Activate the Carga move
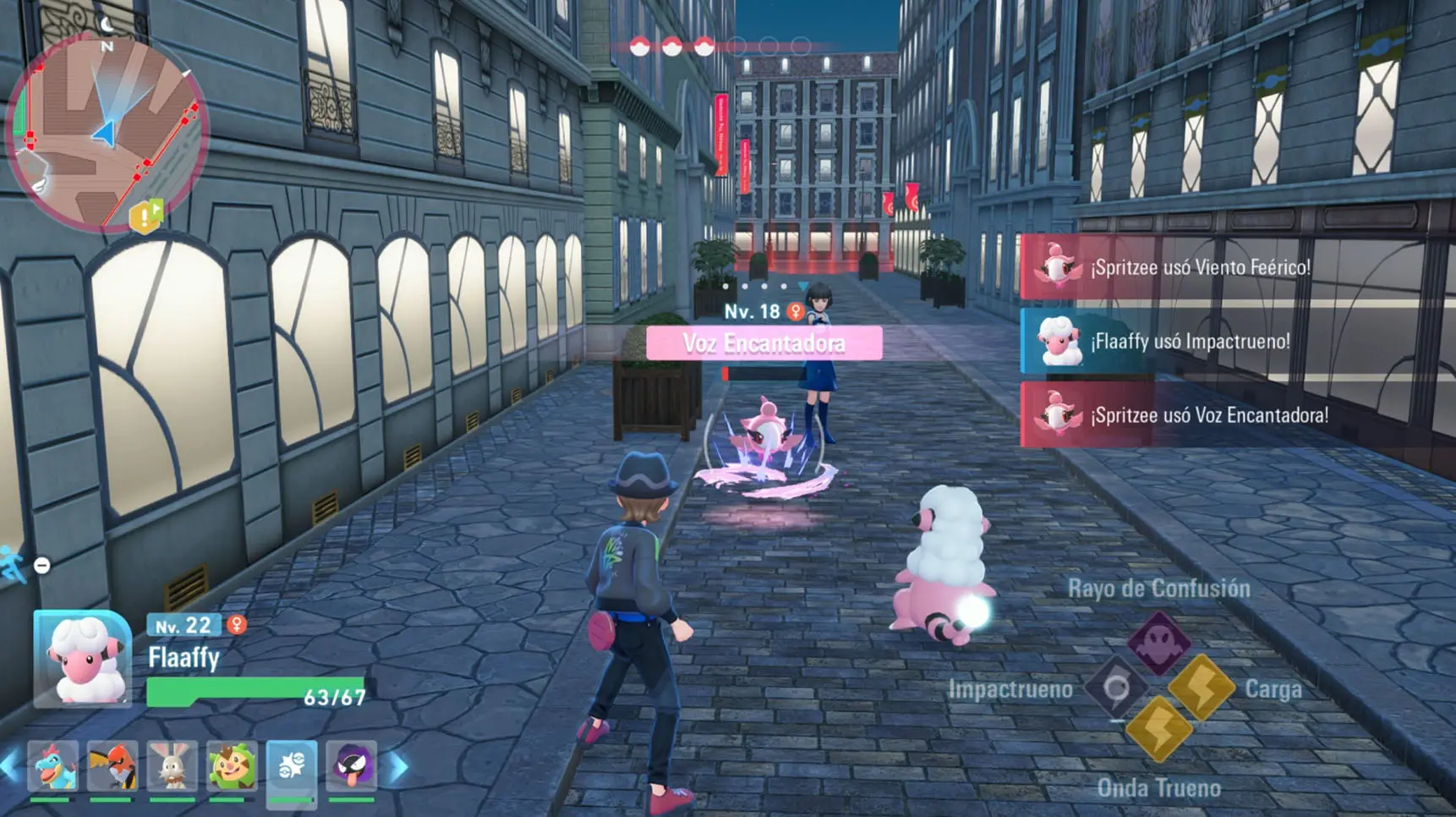Screen dimensions: 1456x817 (x=1201, y=687)
